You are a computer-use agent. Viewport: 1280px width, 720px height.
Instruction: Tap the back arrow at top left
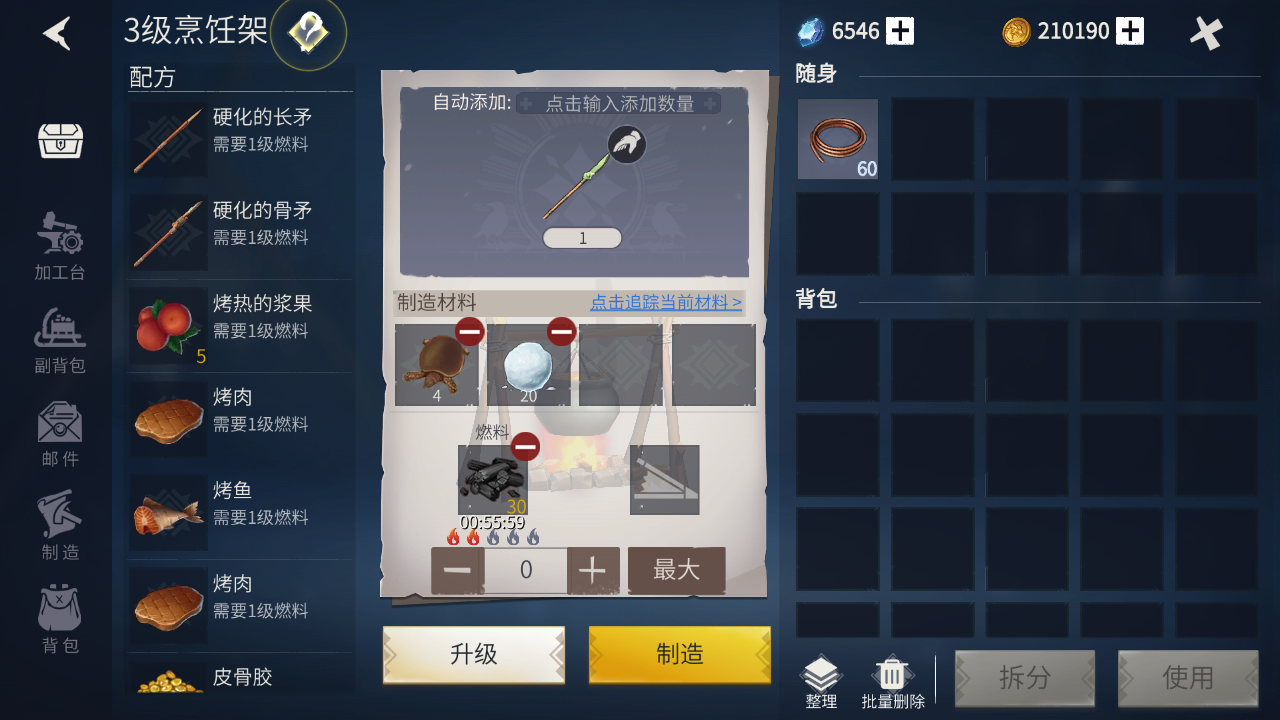[x=57, y=33]
